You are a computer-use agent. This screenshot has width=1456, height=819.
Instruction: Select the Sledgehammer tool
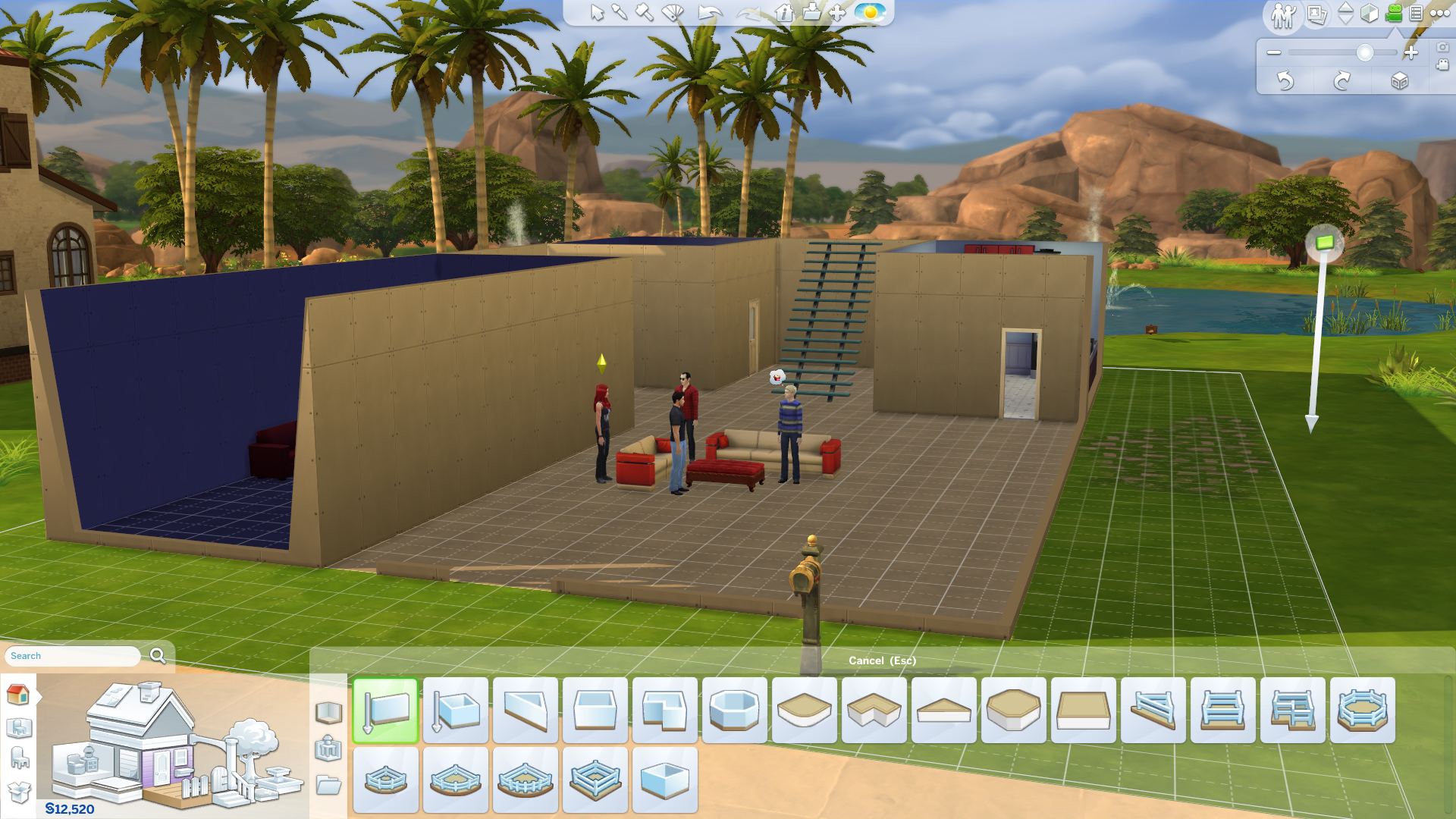pos(643,12)
